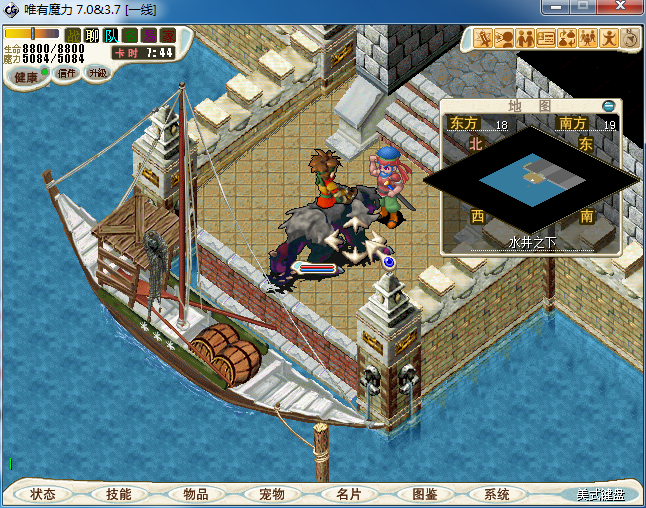646x508 pixels.
Task: Open the 技能 skills menu
Action: click(118, 494)
